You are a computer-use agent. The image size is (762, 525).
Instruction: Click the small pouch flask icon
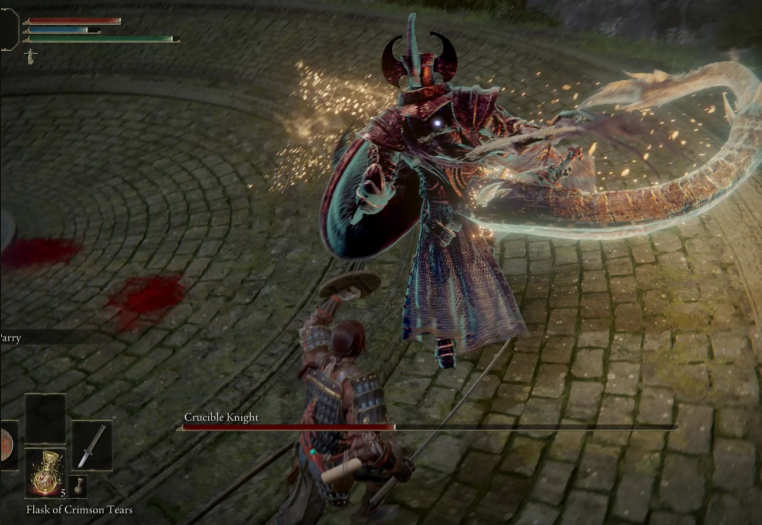tap(79, 486)
